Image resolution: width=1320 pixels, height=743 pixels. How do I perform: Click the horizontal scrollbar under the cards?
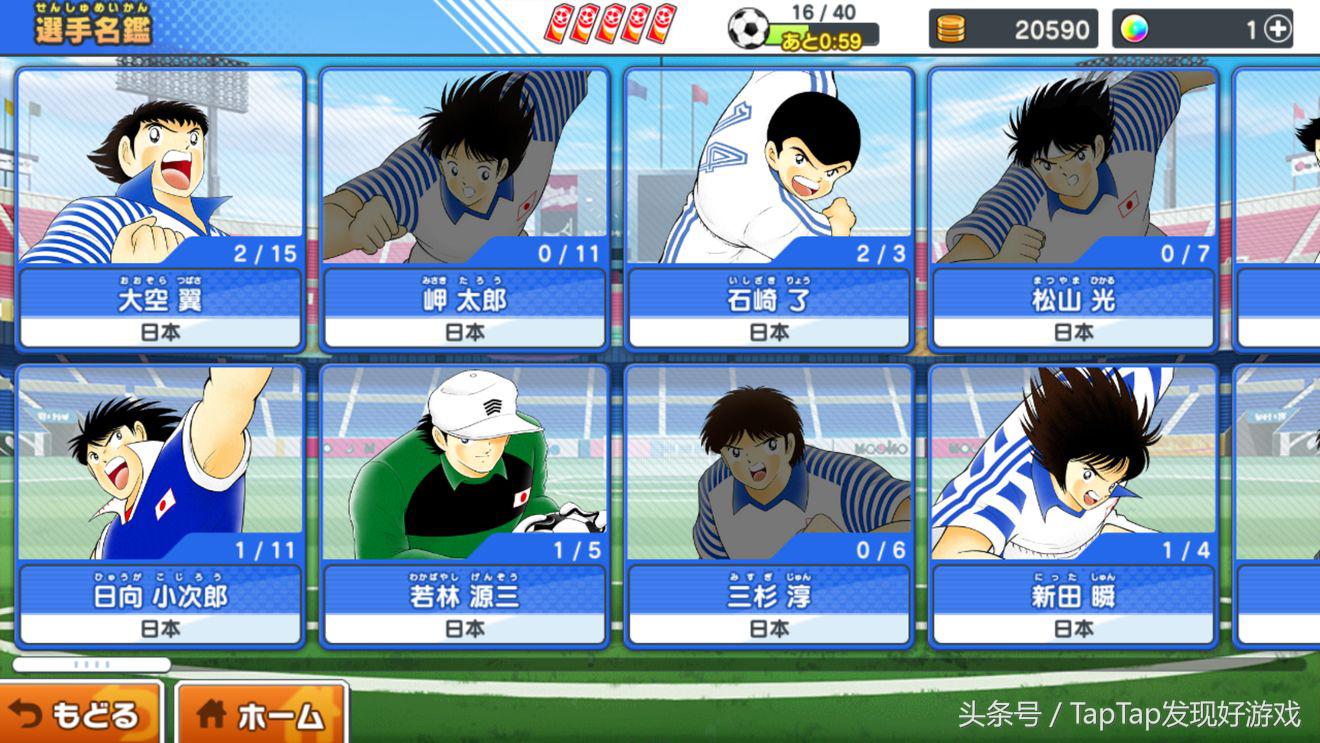click(x=92, y=664)
